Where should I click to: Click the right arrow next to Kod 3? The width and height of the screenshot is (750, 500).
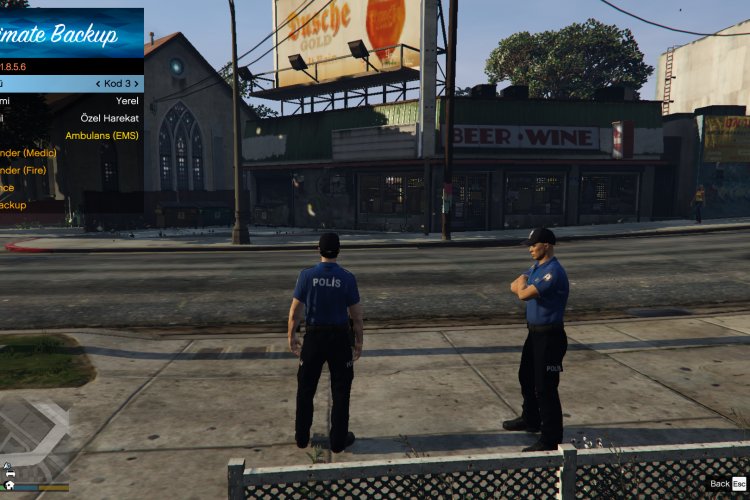tap(138, 83)
